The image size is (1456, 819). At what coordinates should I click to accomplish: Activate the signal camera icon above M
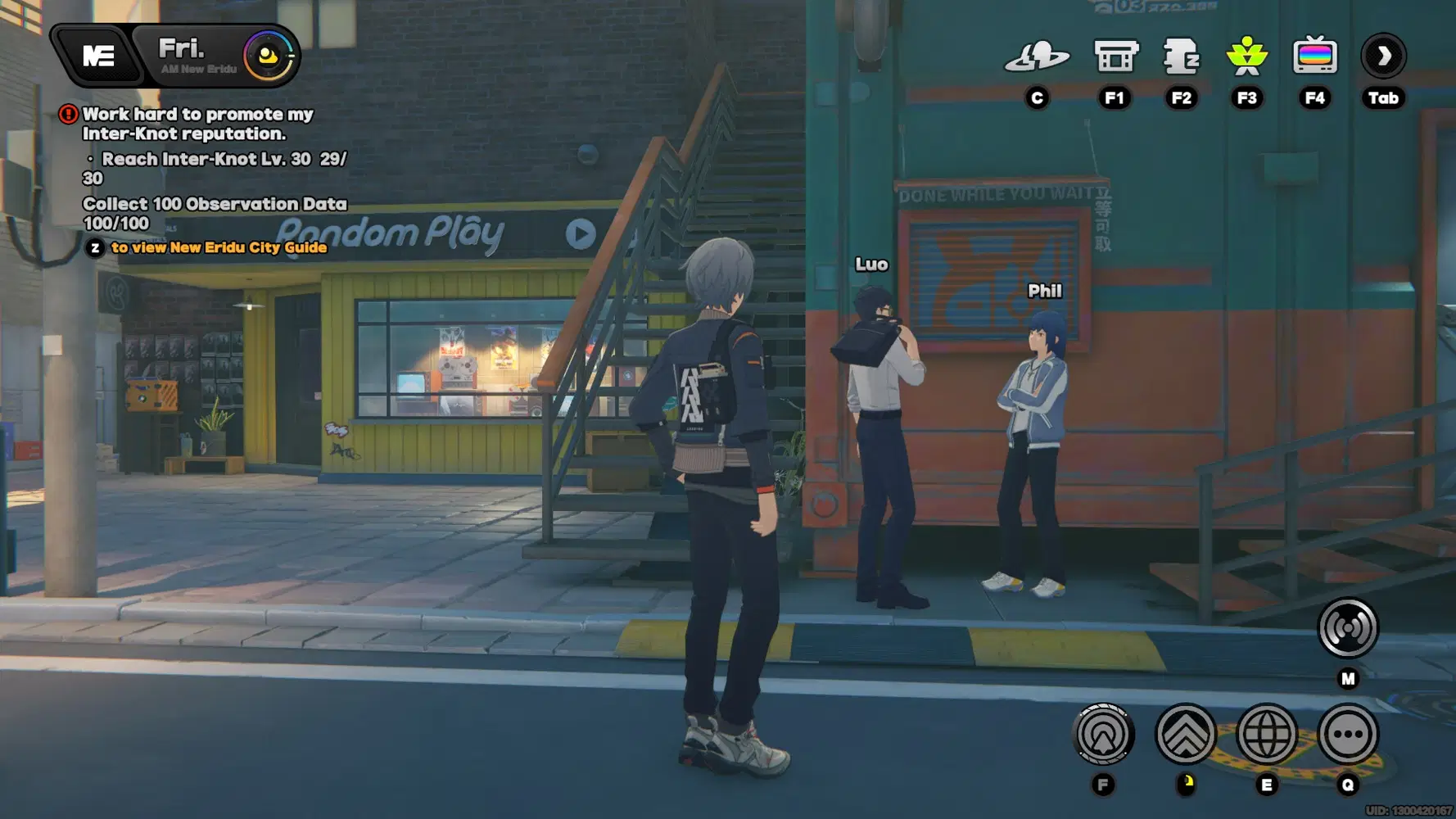[1347, 627]
